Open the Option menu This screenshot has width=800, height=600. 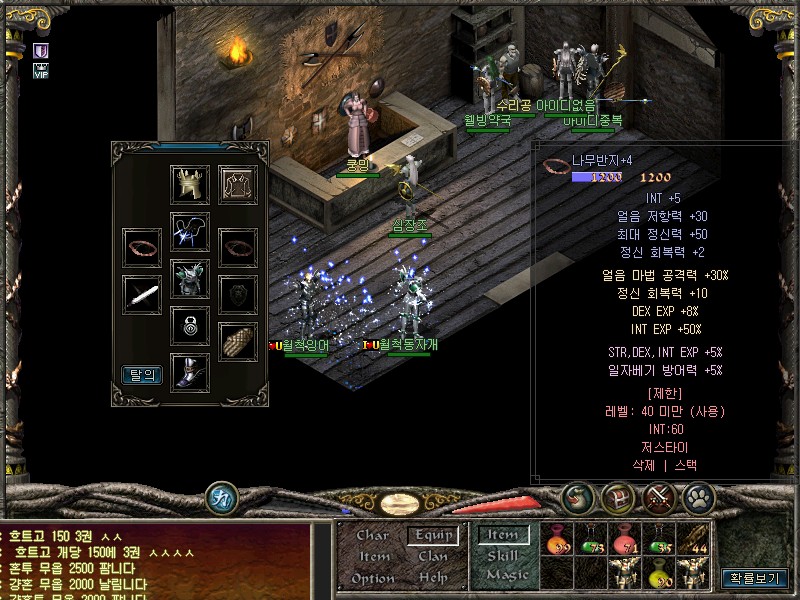[x=373, y=578]
